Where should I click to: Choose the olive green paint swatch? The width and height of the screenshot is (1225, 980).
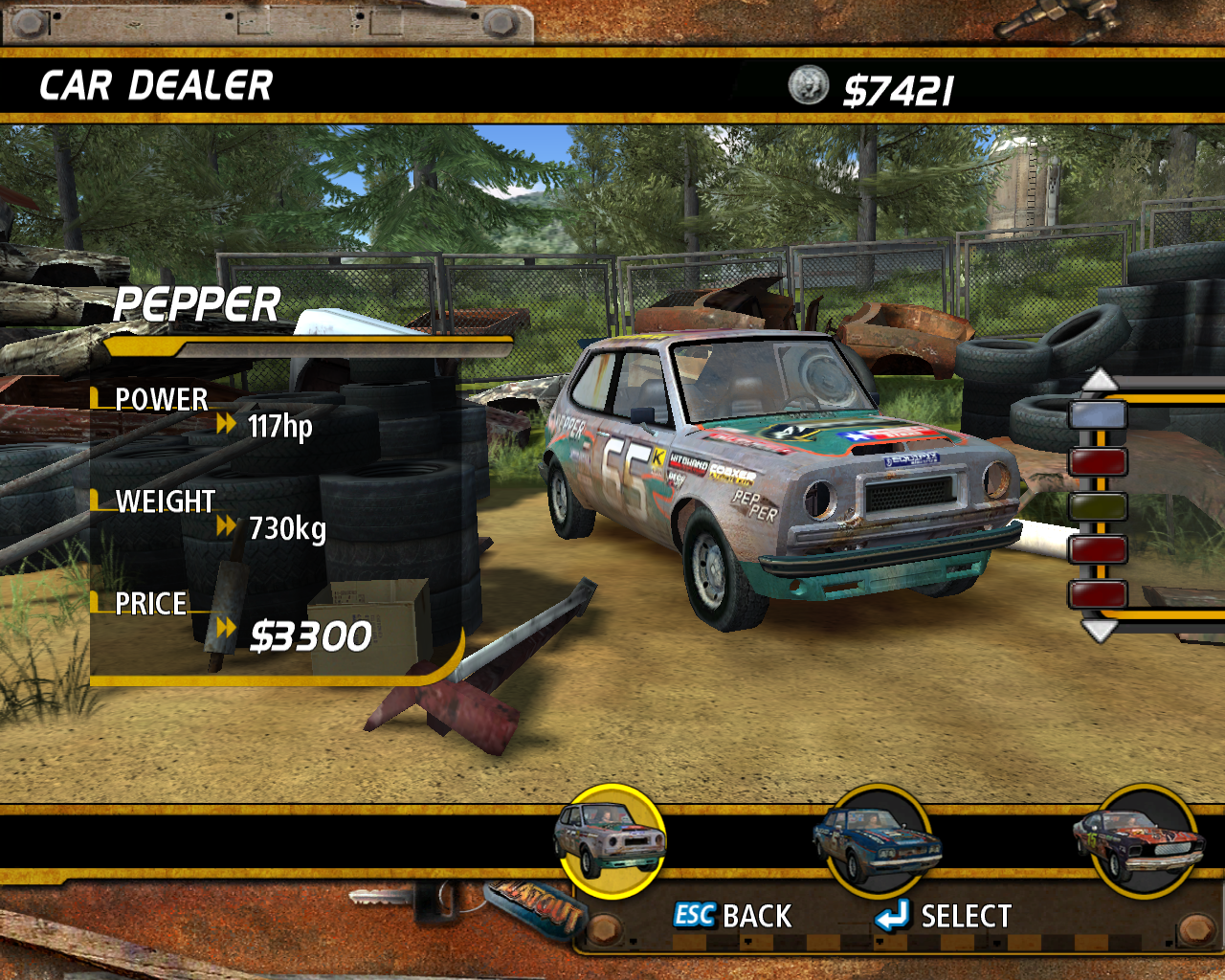1098,505
